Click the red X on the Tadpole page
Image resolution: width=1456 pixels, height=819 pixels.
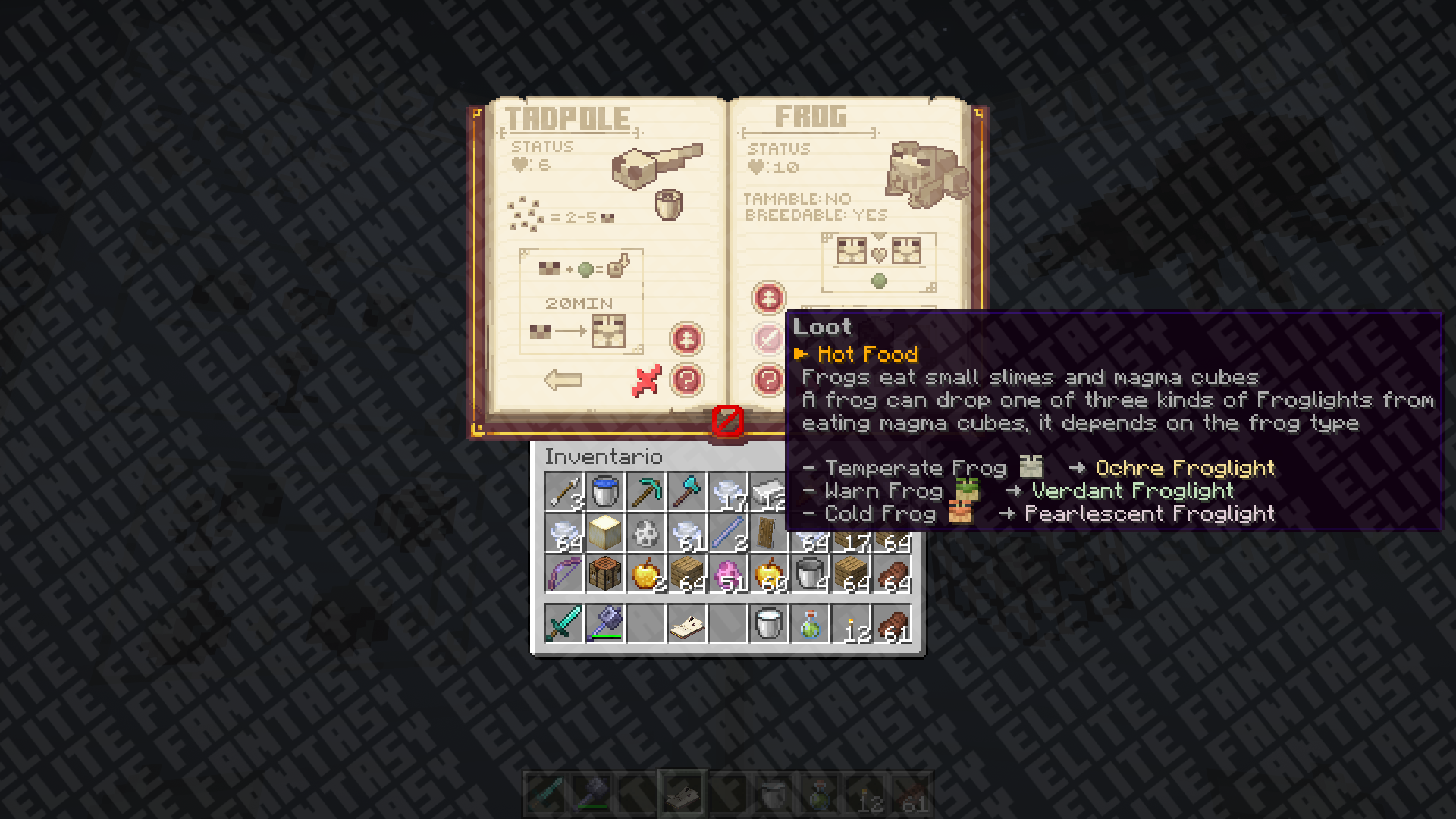pyautogui.click(x=646, y=381)
